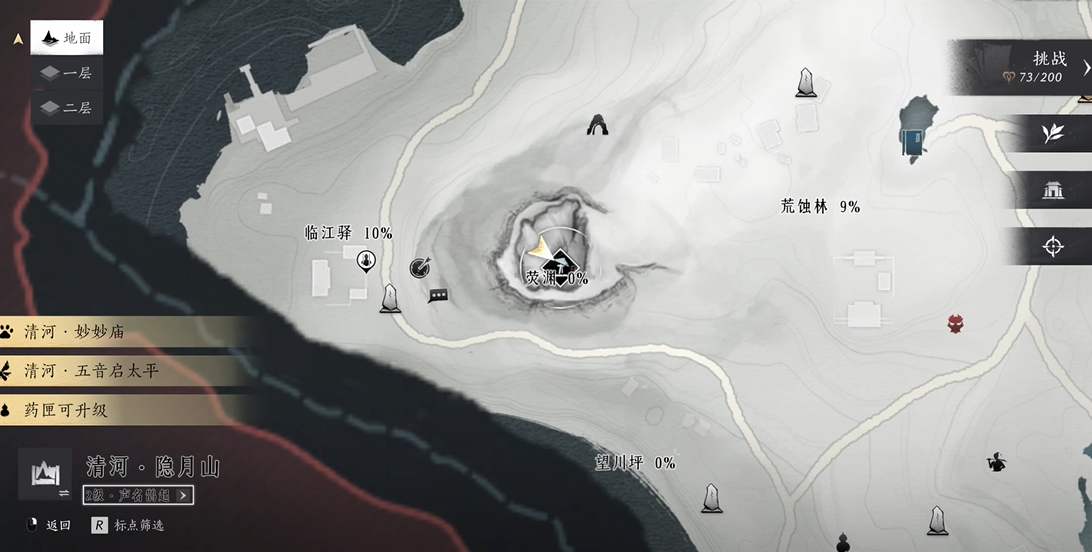Viewport: 1092px width, 552px height.
Task: Click the gate building icon button
Action: coord(1052,190)
